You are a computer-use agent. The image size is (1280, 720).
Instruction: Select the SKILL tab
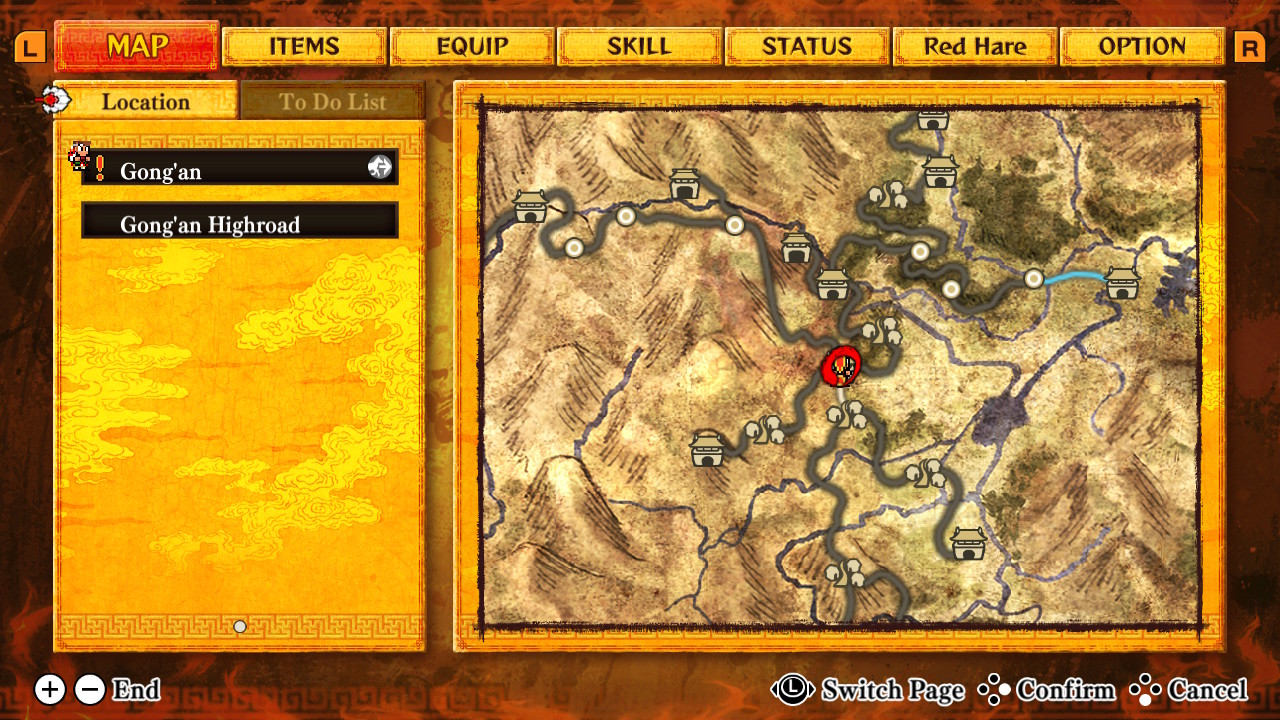coord(640,47)
